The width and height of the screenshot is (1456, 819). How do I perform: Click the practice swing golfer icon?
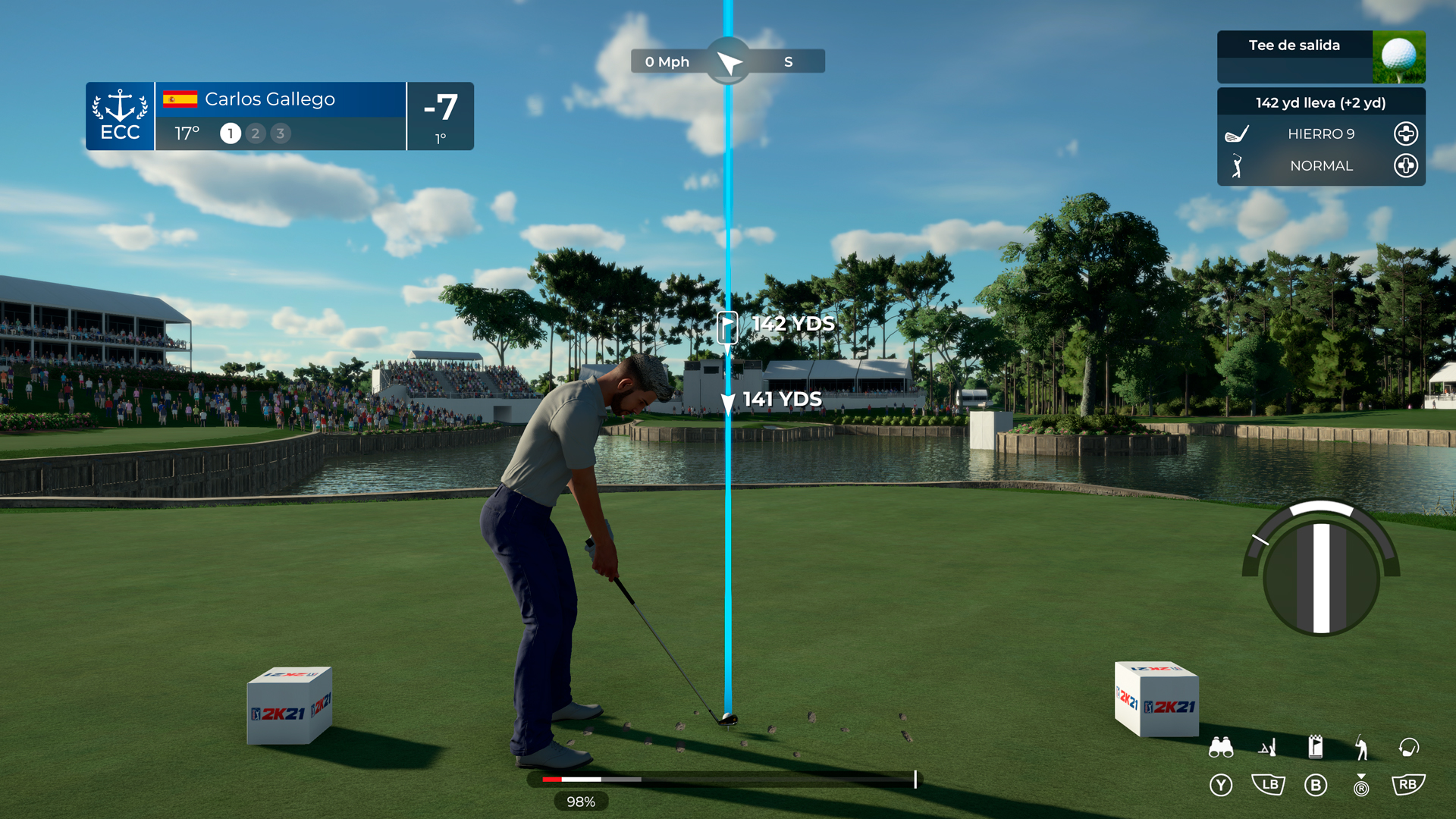pos(1363,747)
